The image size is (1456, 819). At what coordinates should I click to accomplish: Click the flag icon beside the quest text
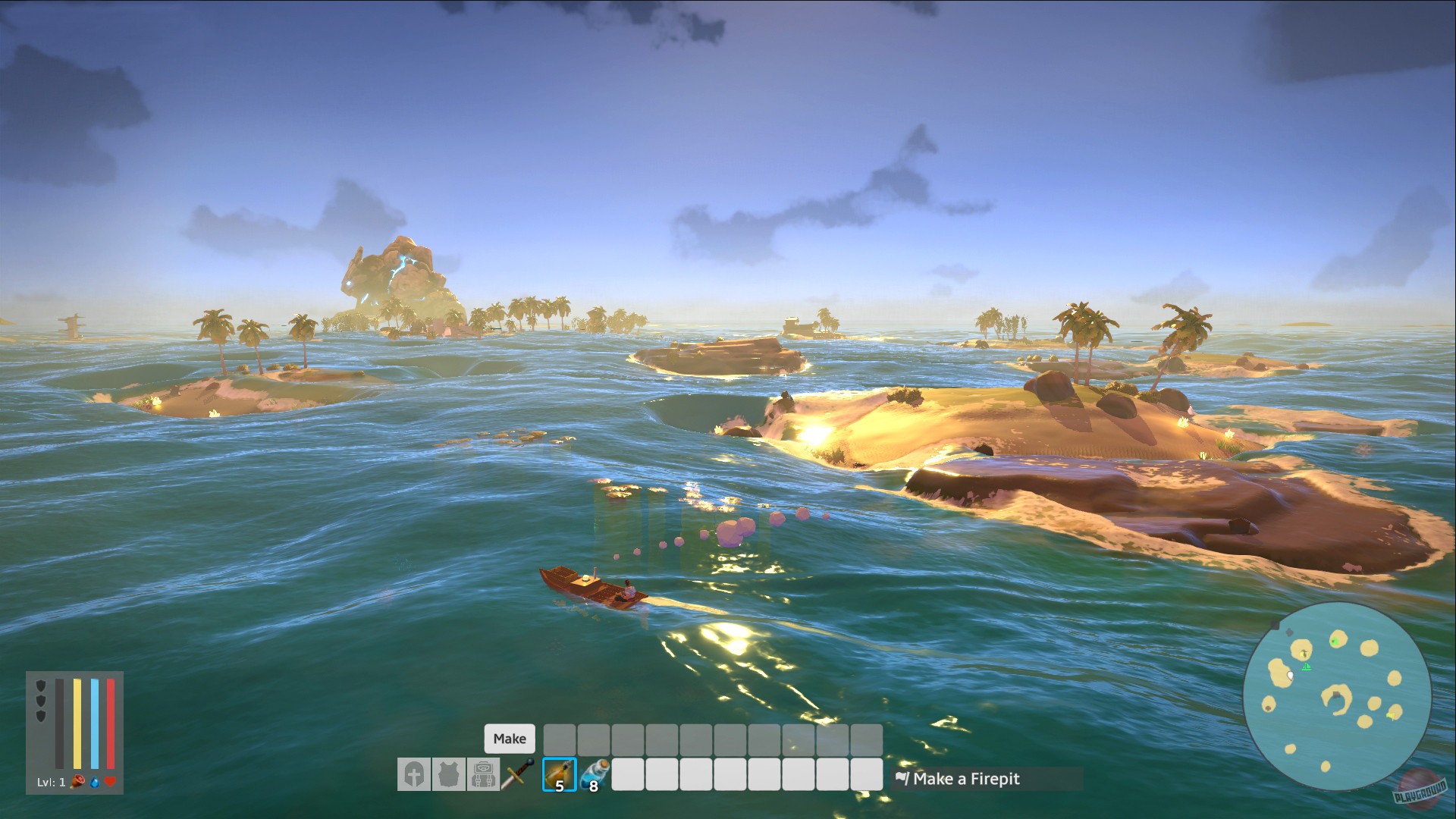[x=902, y=779]
